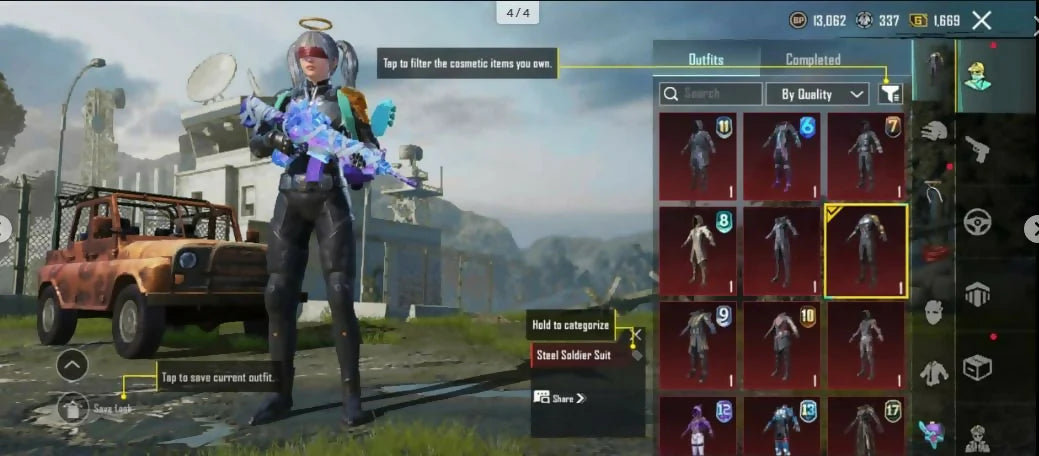Open the Outfits tab
1039x456 pixels.
click(x=706, y=60)
